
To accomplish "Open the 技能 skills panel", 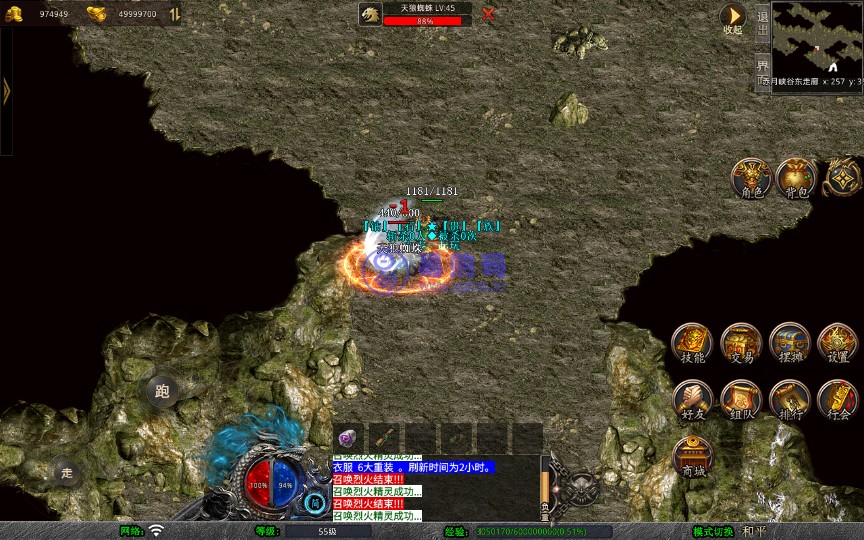I will click(692, 343).
